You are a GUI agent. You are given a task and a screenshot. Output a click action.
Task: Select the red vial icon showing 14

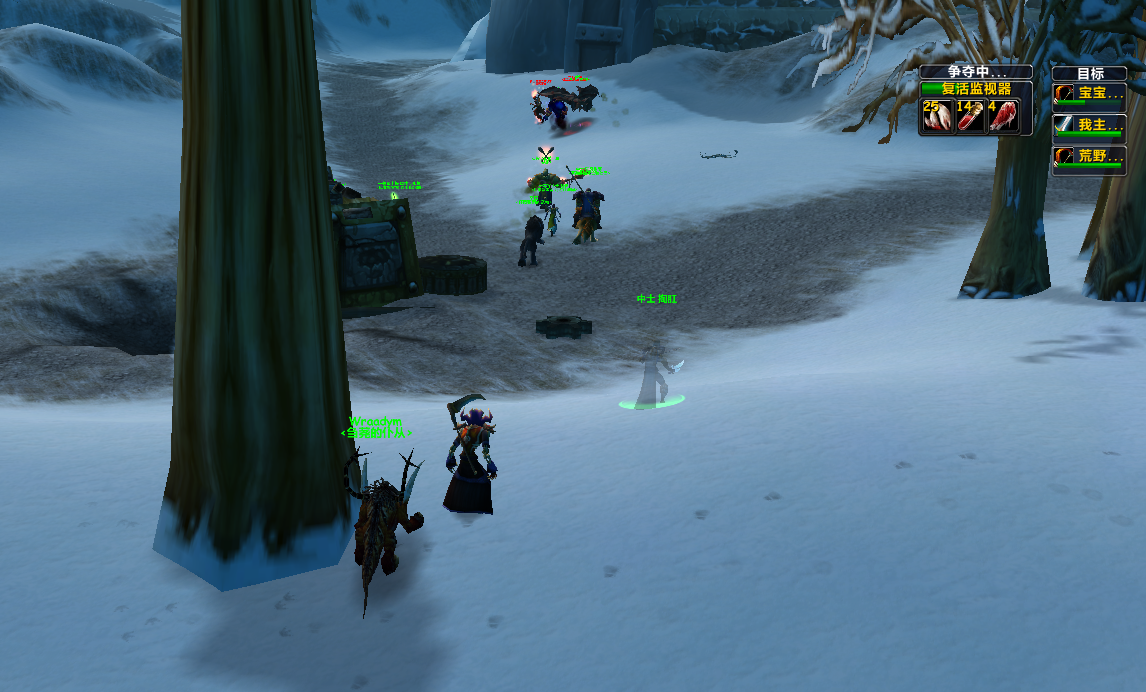970,116
